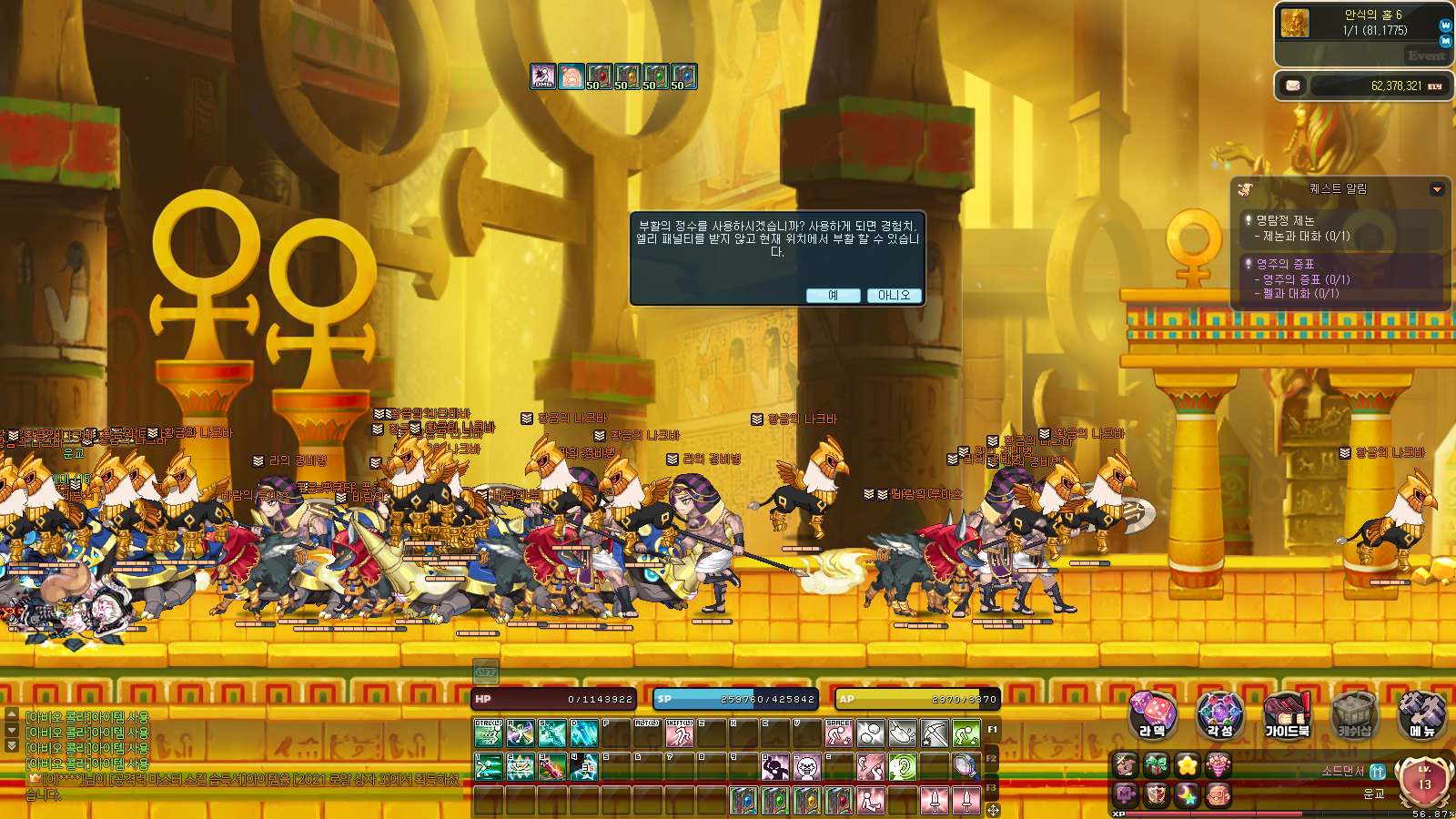Confirm resurrection with the 예 button
The height and width of the screenshot is (819, 1456).
coord(833,296)
